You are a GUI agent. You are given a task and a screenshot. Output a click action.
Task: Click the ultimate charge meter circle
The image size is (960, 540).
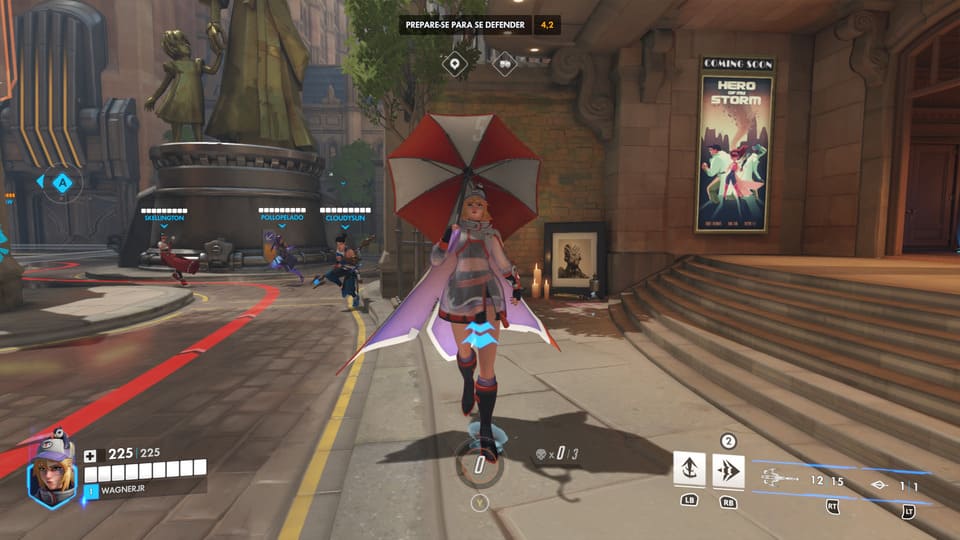click(x=479, y=465)
